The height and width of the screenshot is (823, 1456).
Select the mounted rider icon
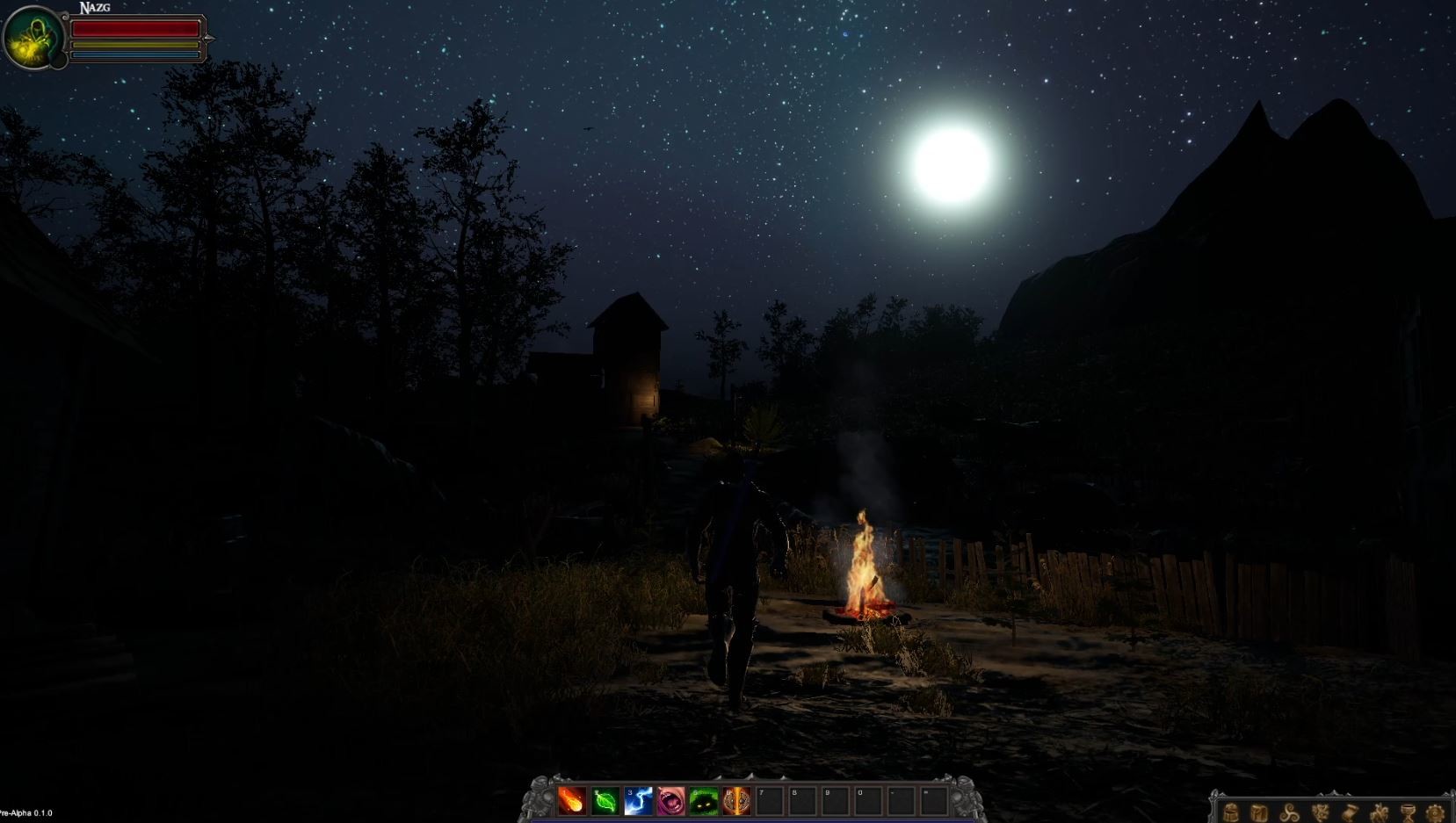(1380, 812)
